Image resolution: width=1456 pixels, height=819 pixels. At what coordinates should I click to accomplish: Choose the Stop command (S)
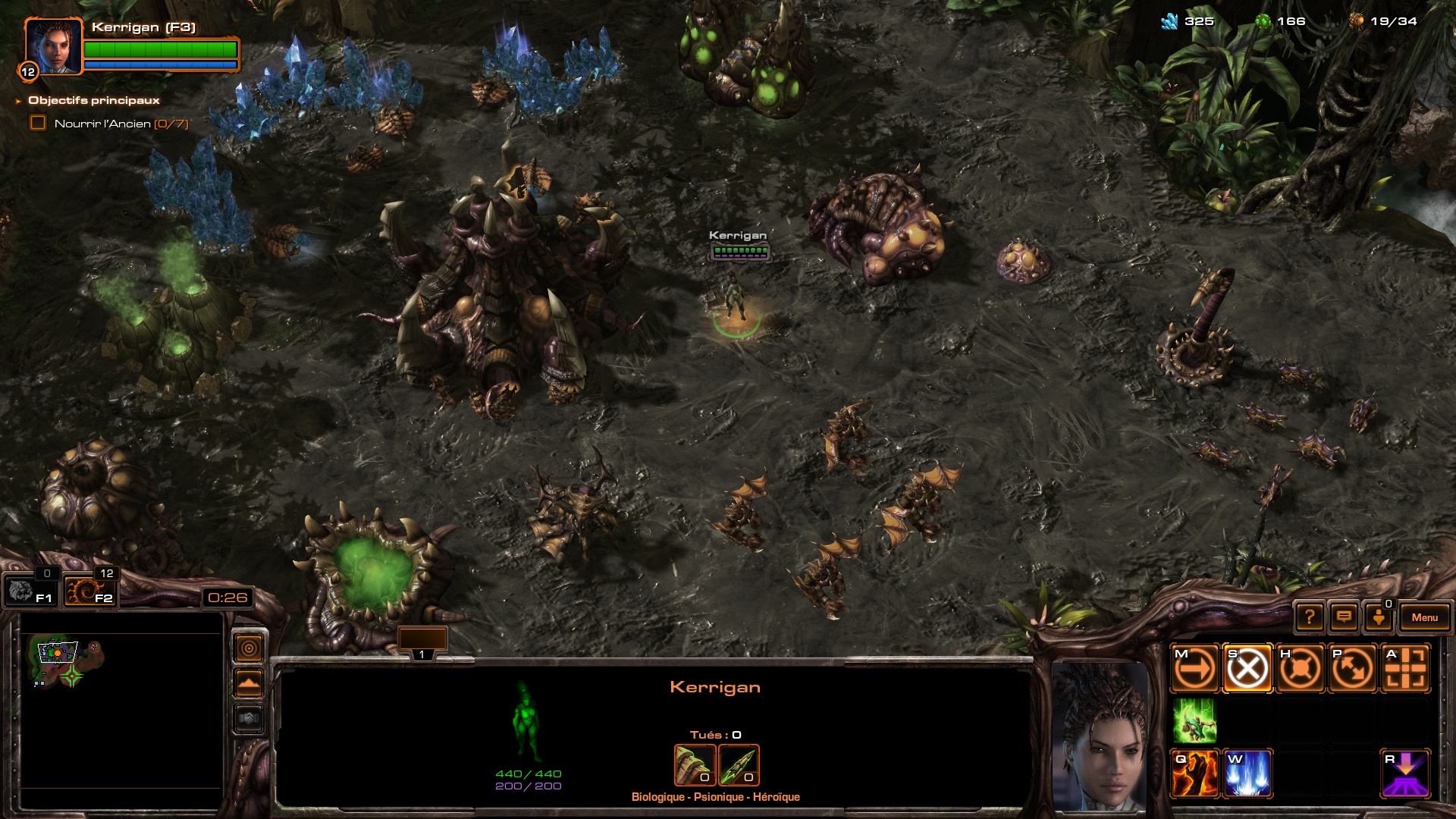click(1247, 669)
